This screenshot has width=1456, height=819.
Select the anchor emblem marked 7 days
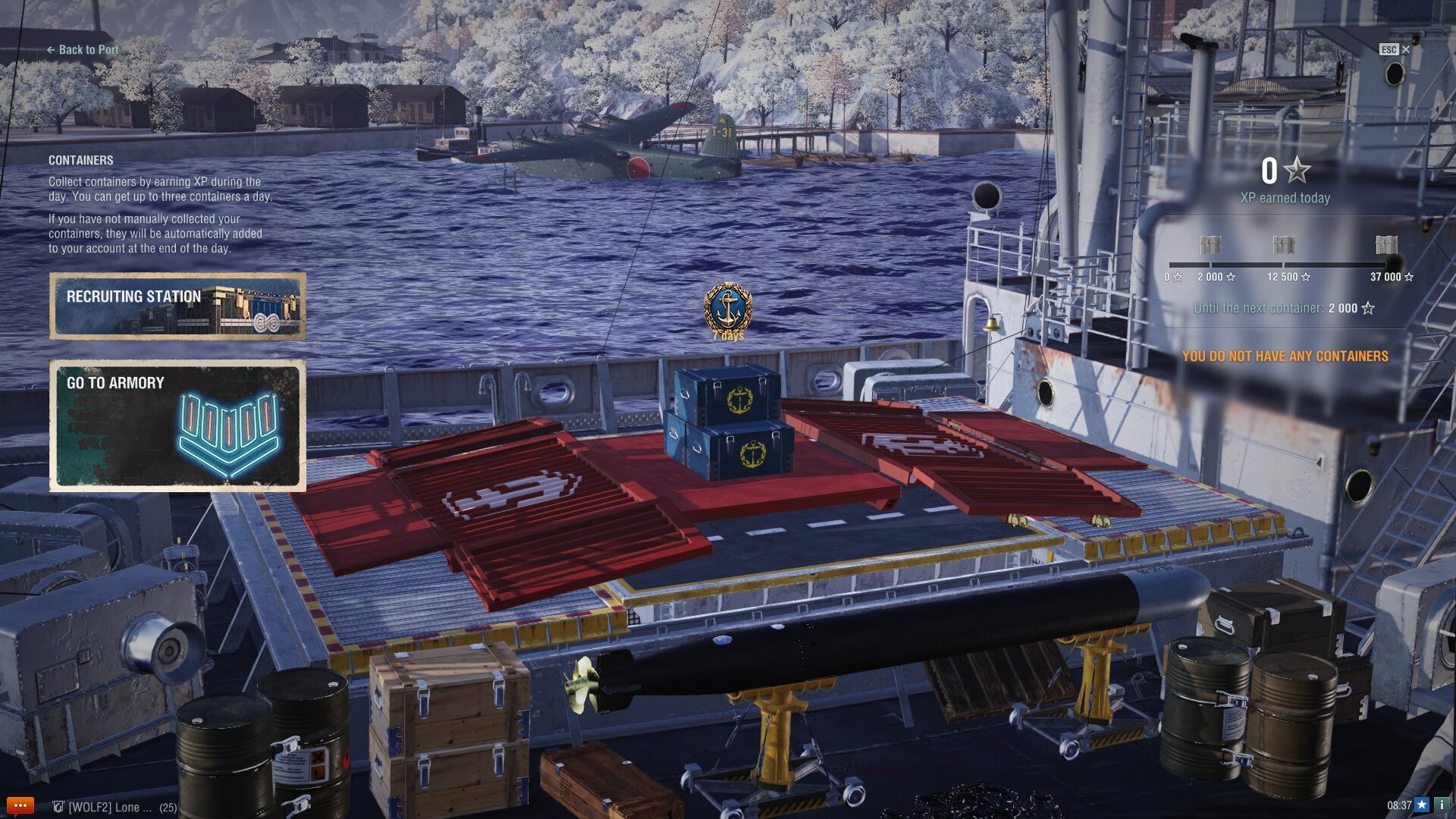pos(728,309)
